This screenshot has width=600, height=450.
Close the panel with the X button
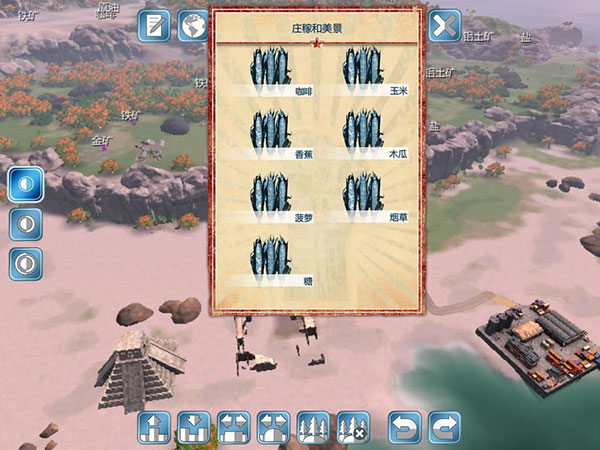tap(444, 26)
